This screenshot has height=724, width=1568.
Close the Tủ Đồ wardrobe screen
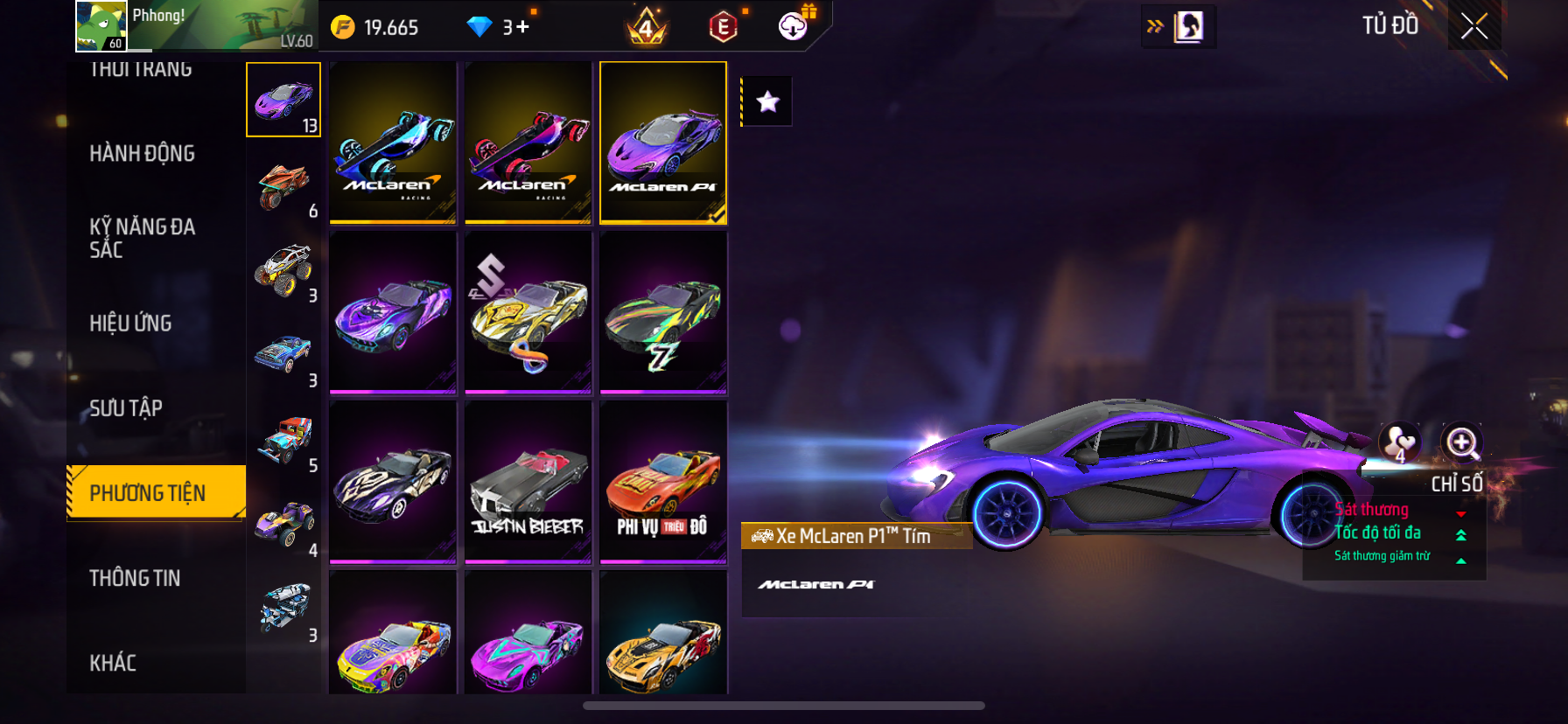pos(1474,26)
